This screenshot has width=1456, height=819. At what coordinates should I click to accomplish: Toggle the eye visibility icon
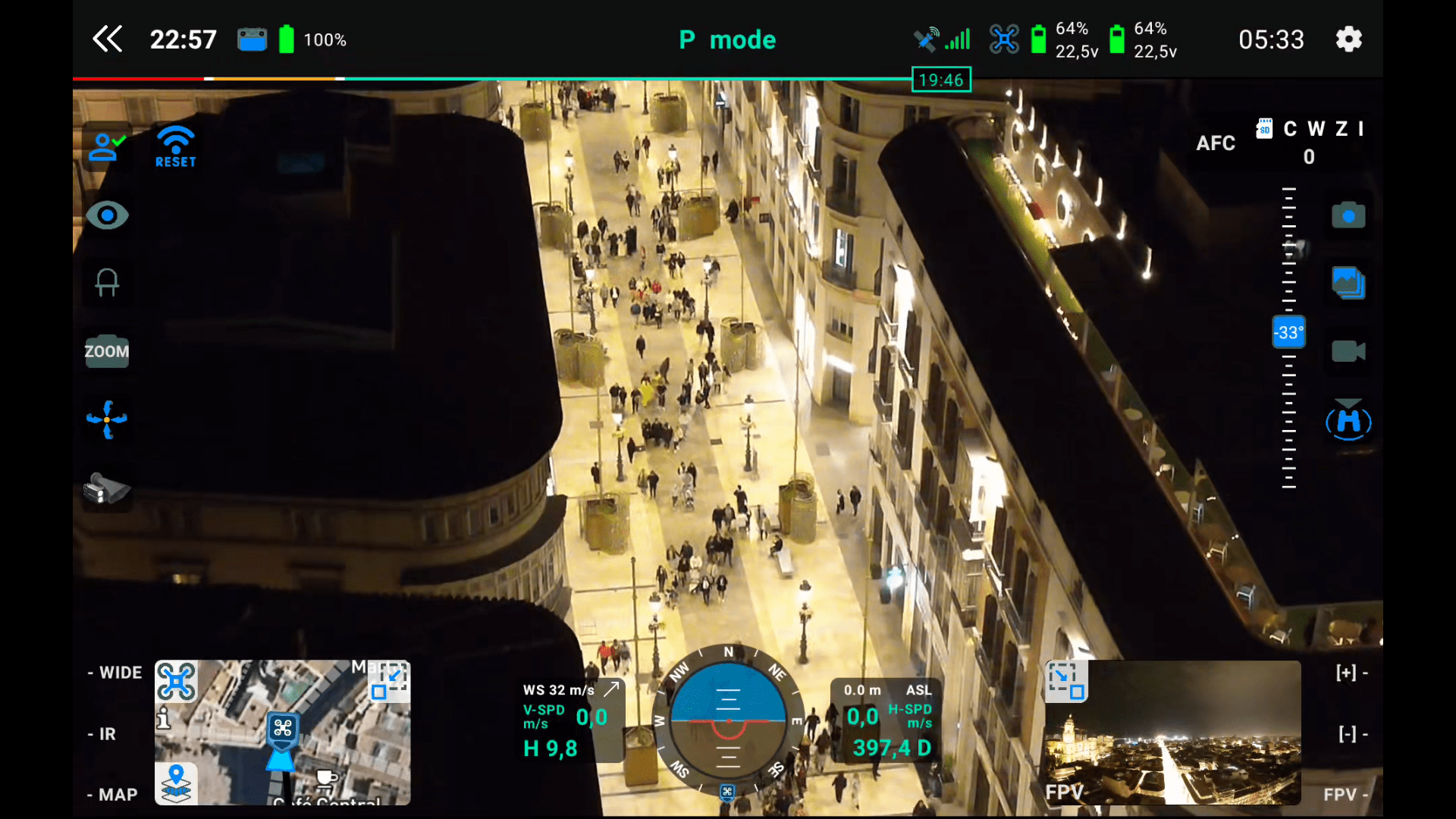tap(107, 215)
